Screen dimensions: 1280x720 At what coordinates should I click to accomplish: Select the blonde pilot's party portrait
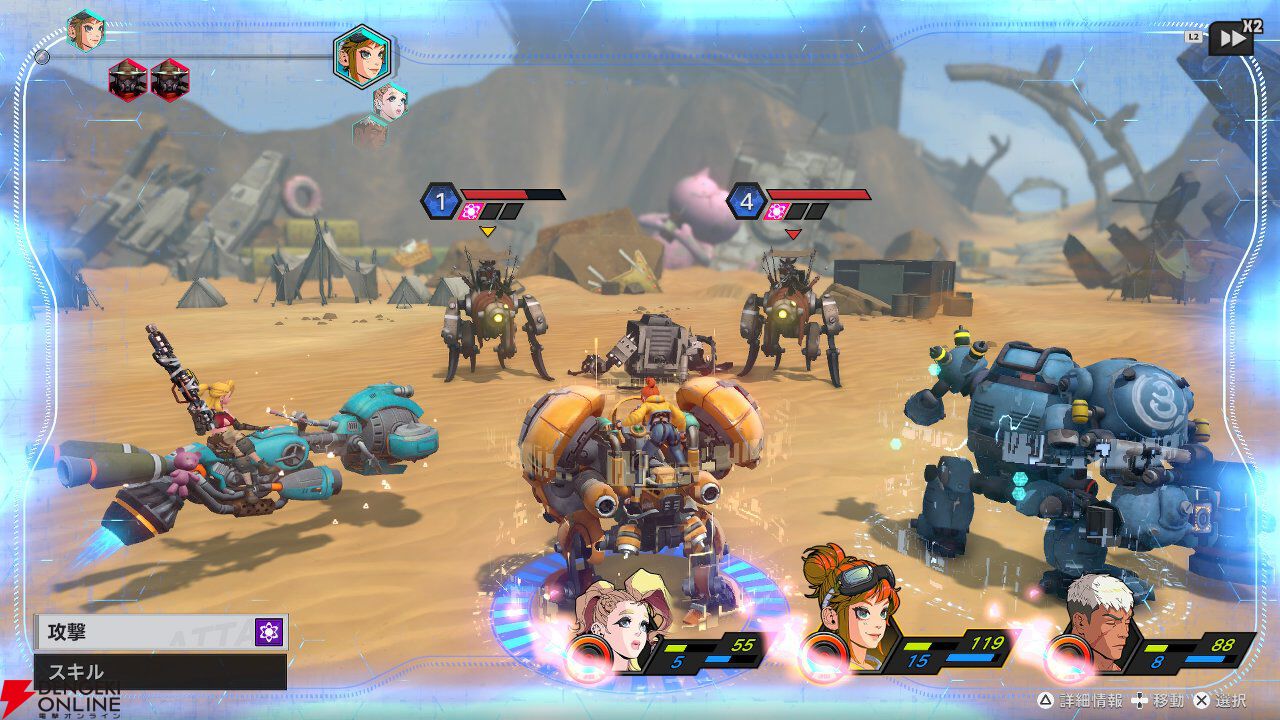pyautogui.click(x=620, y=620)
